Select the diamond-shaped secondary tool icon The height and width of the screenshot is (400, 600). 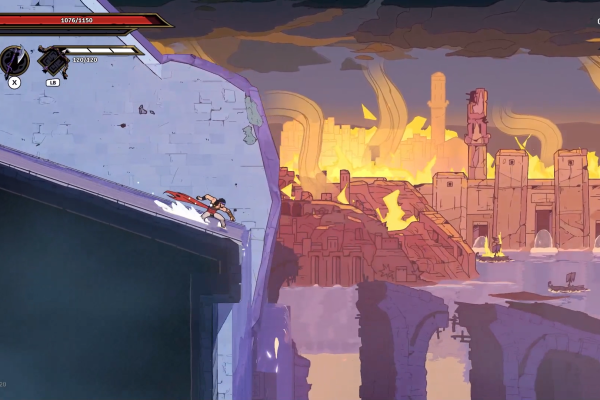pos(51,61)
